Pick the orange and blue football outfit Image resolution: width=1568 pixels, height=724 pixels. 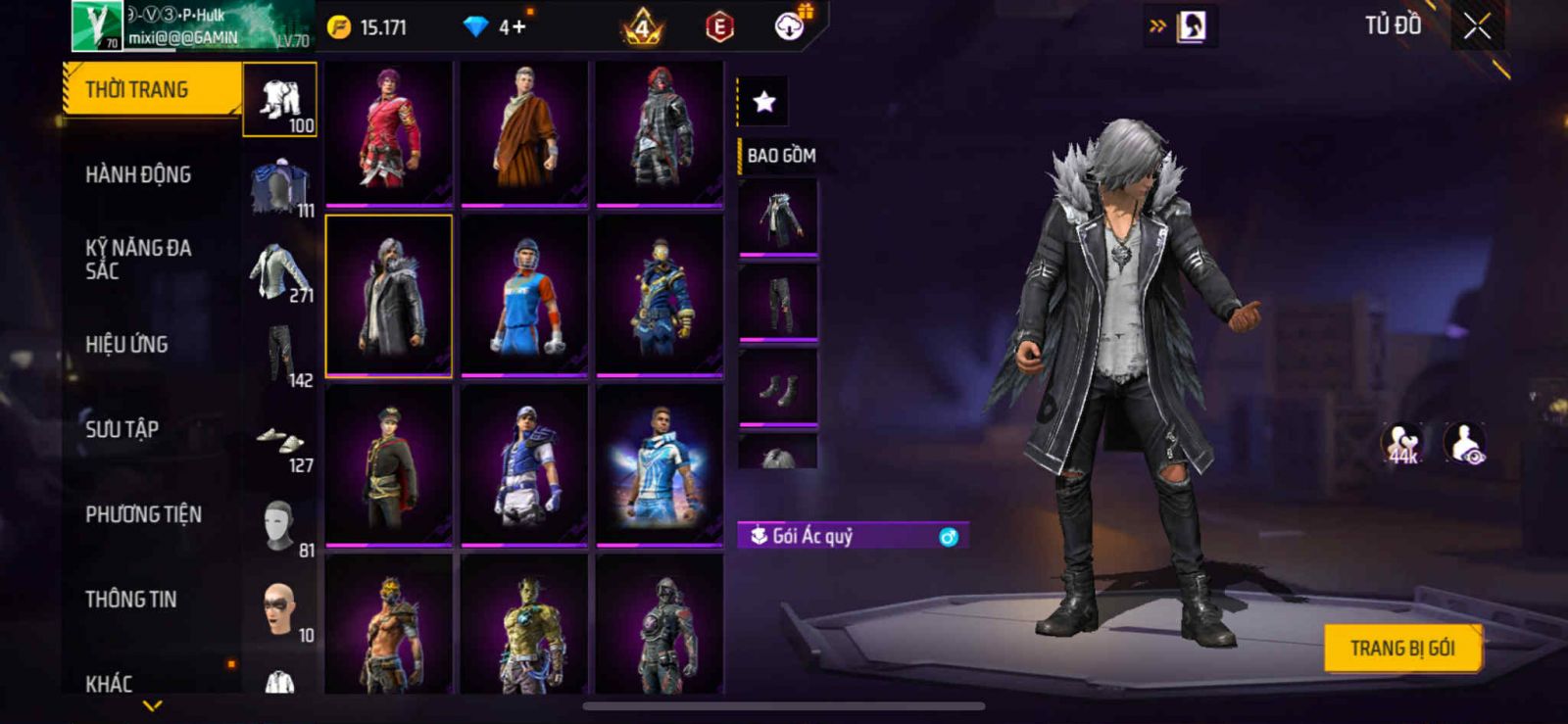(524, 296)
